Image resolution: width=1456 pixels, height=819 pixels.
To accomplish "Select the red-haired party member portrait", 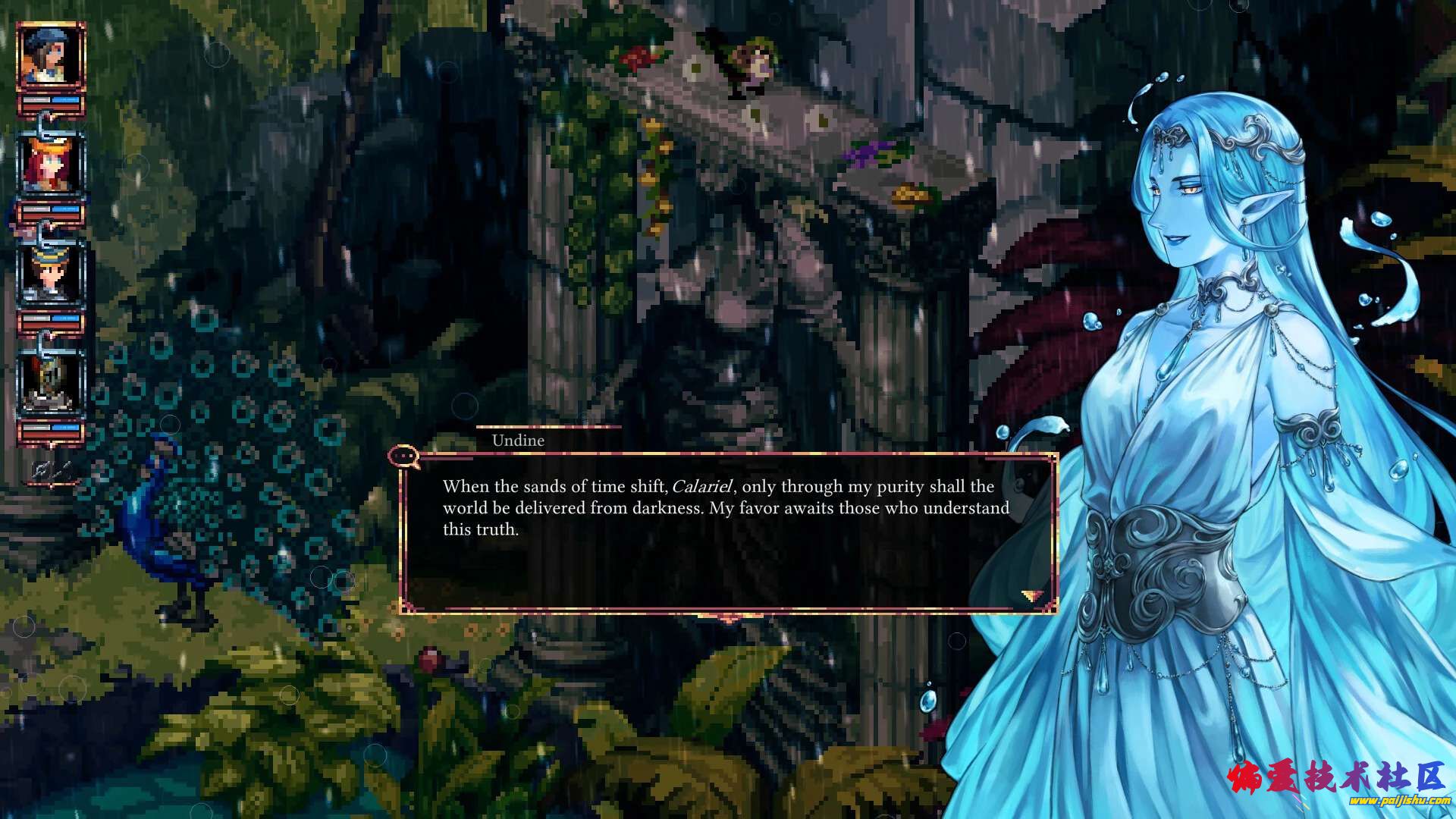I will [x=50, y=165].
